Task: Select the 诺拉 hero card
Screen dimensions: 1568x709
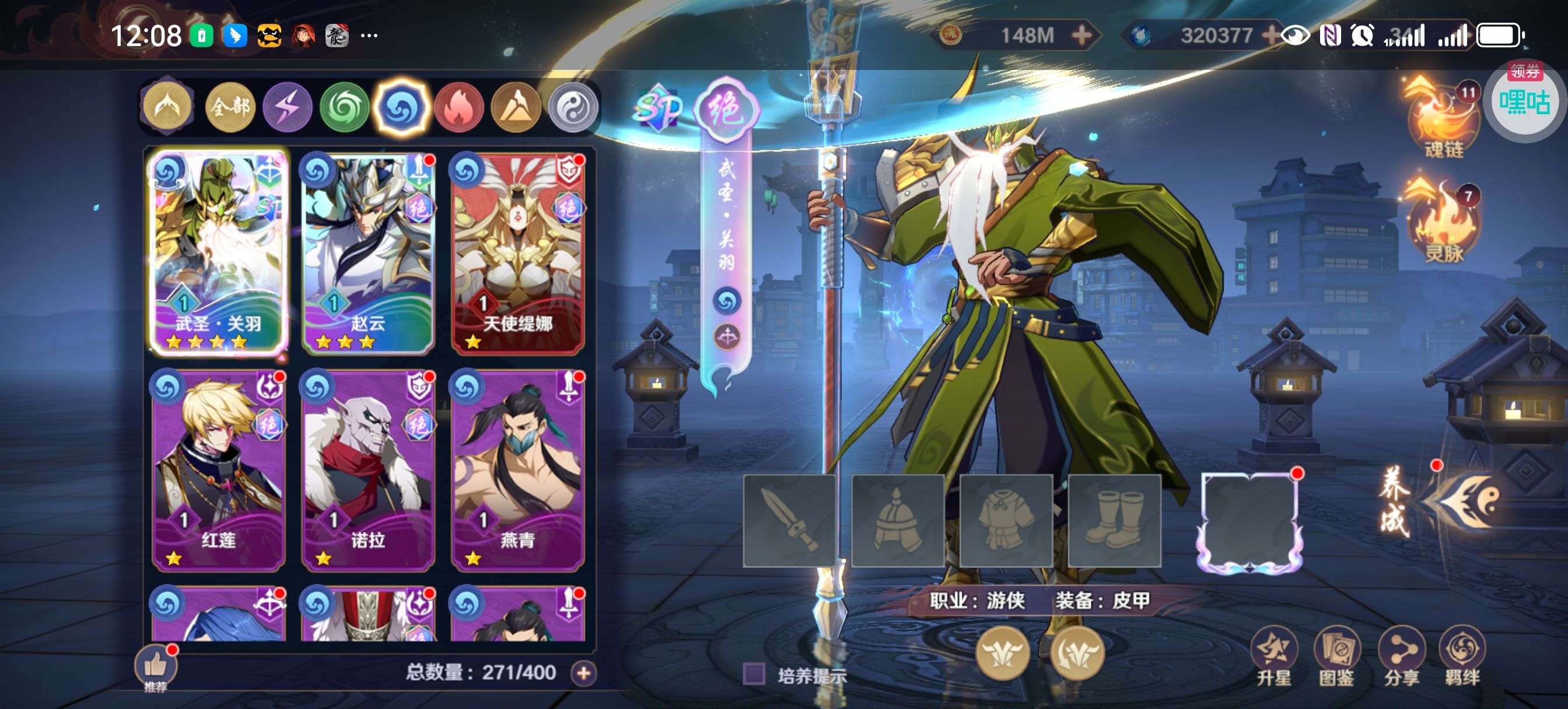Action: coord(367,470)
